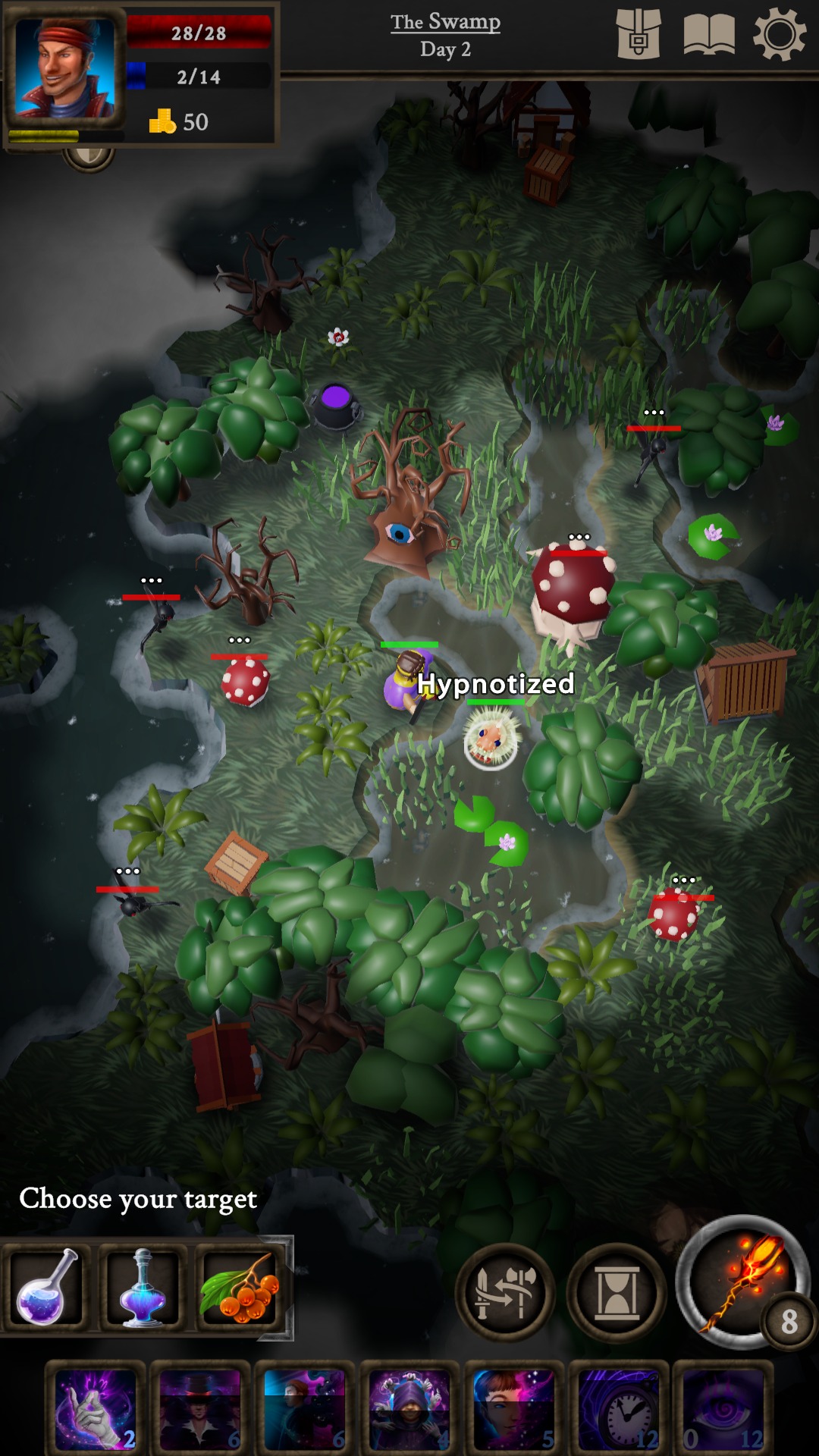Pick the blue-haired woman spell
819x1456 pixels.
pyautogui.click(x=514, y=1410)
